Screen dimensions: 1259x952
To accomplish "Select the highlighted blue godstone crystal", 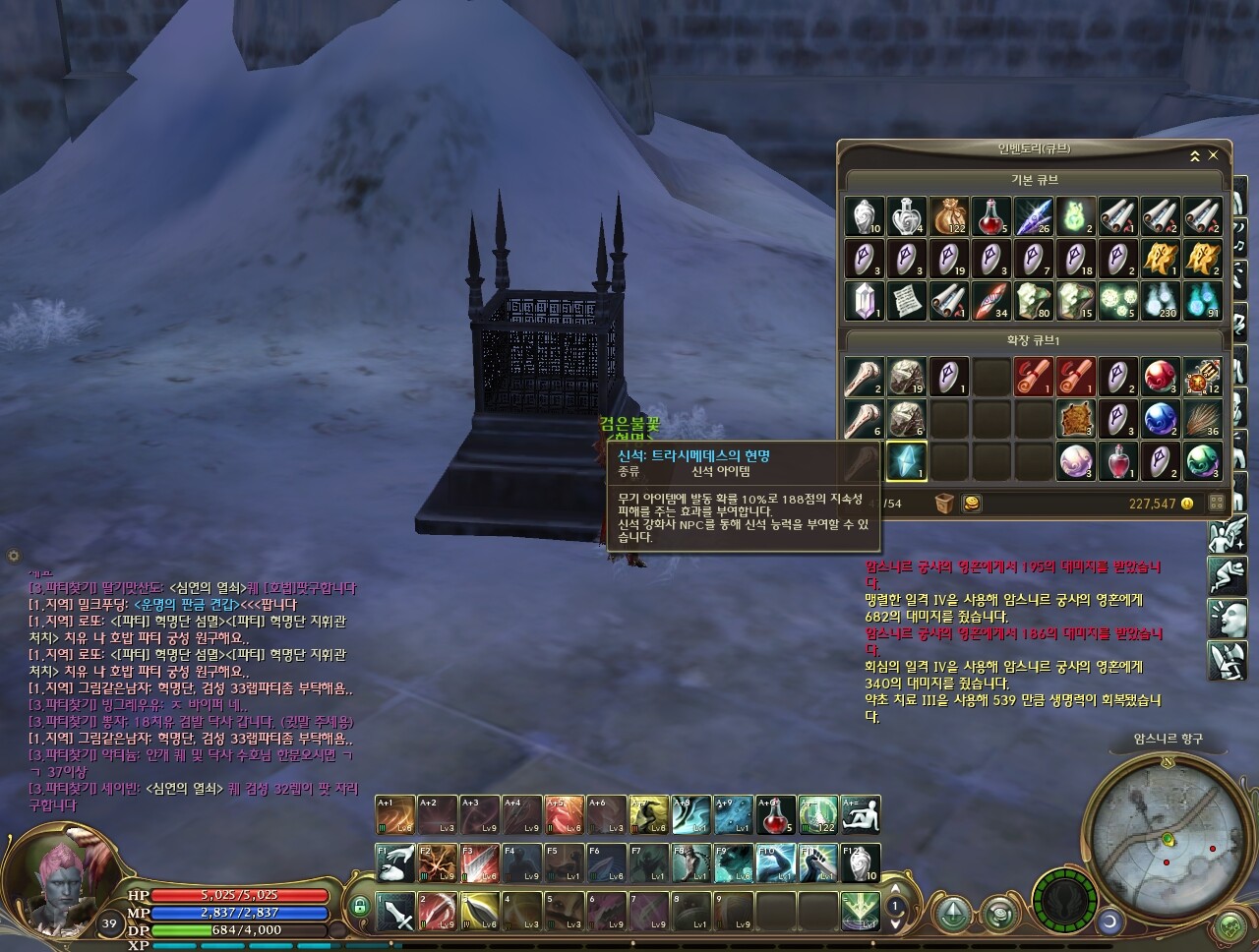I will pyautogui.click(x=906, y=460).
